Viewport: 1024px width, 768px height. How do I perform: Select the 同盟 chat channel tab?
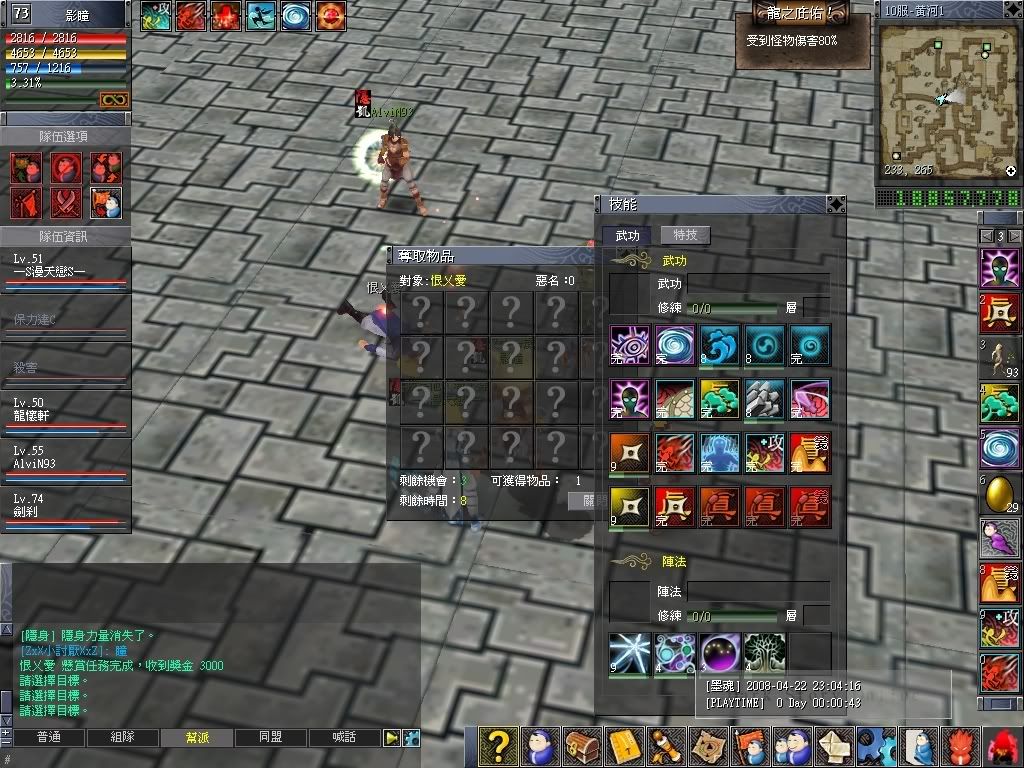click(x=271, y=737)
